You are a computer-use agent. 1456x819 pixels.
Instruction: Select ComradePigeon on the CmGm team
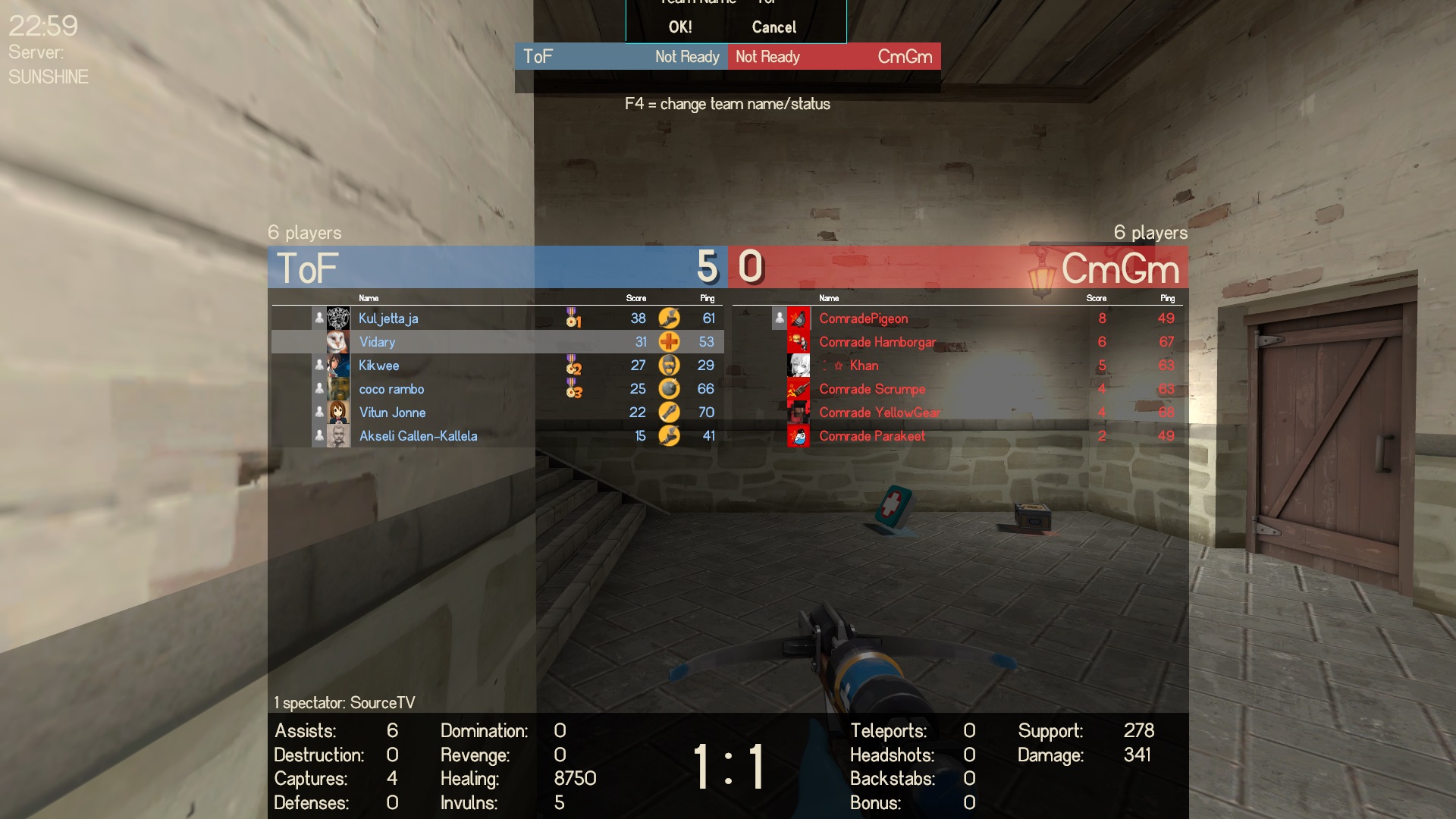[x=863, y=318]
